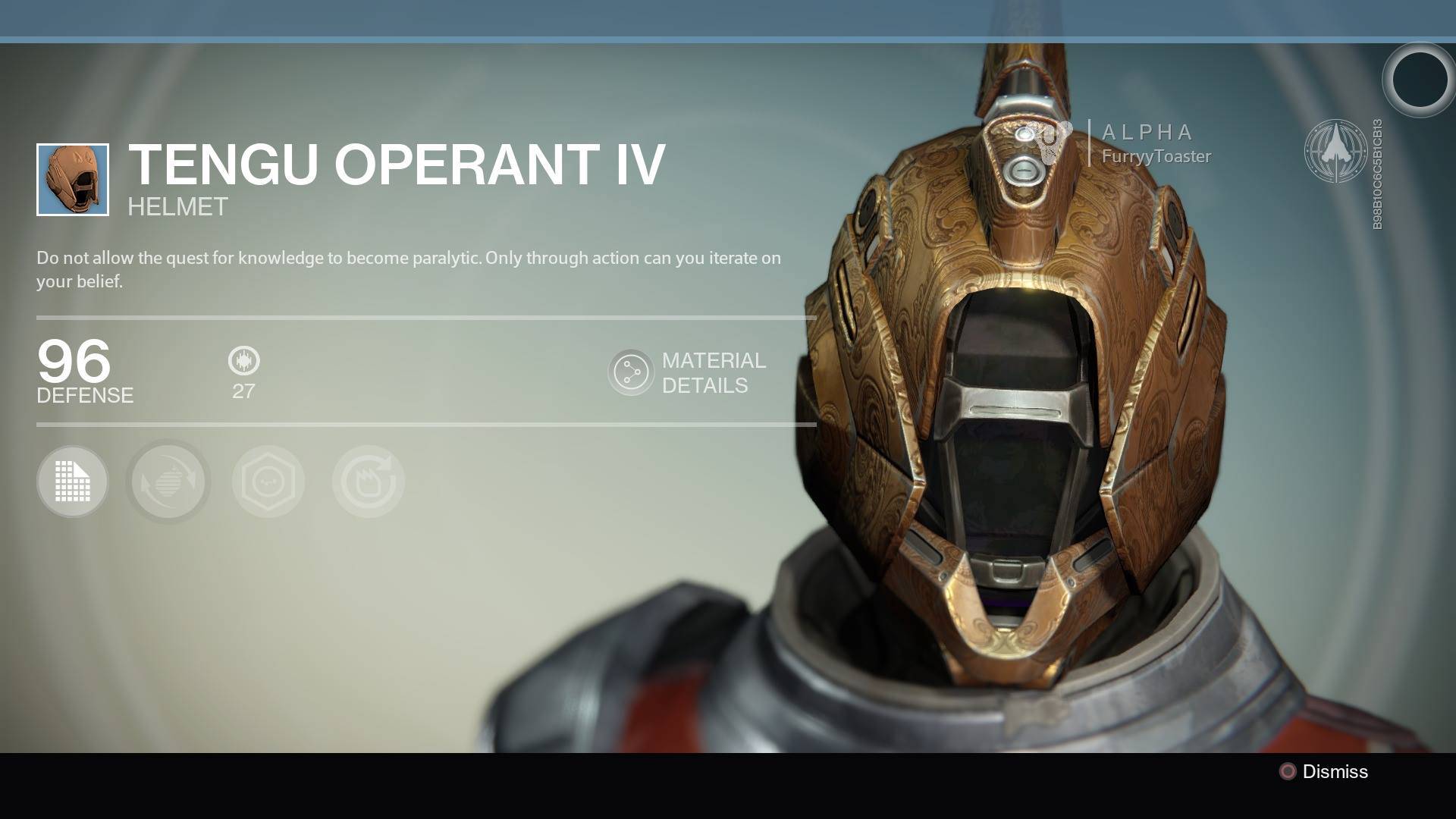
Task: Select the Light stat icon above 27
Action: (x=243, y=361)
